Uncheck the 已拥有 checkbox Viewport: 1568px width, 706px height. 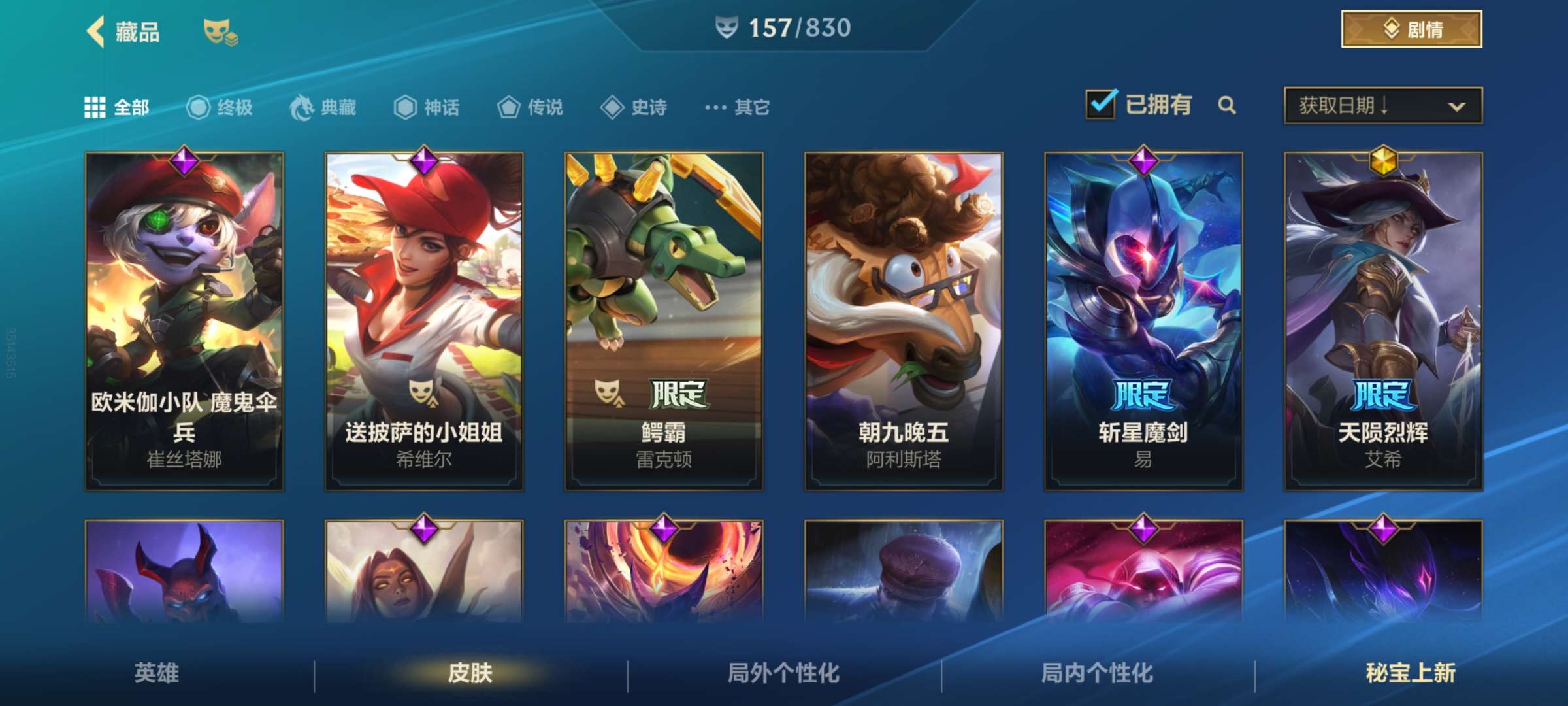(1101, 105)
